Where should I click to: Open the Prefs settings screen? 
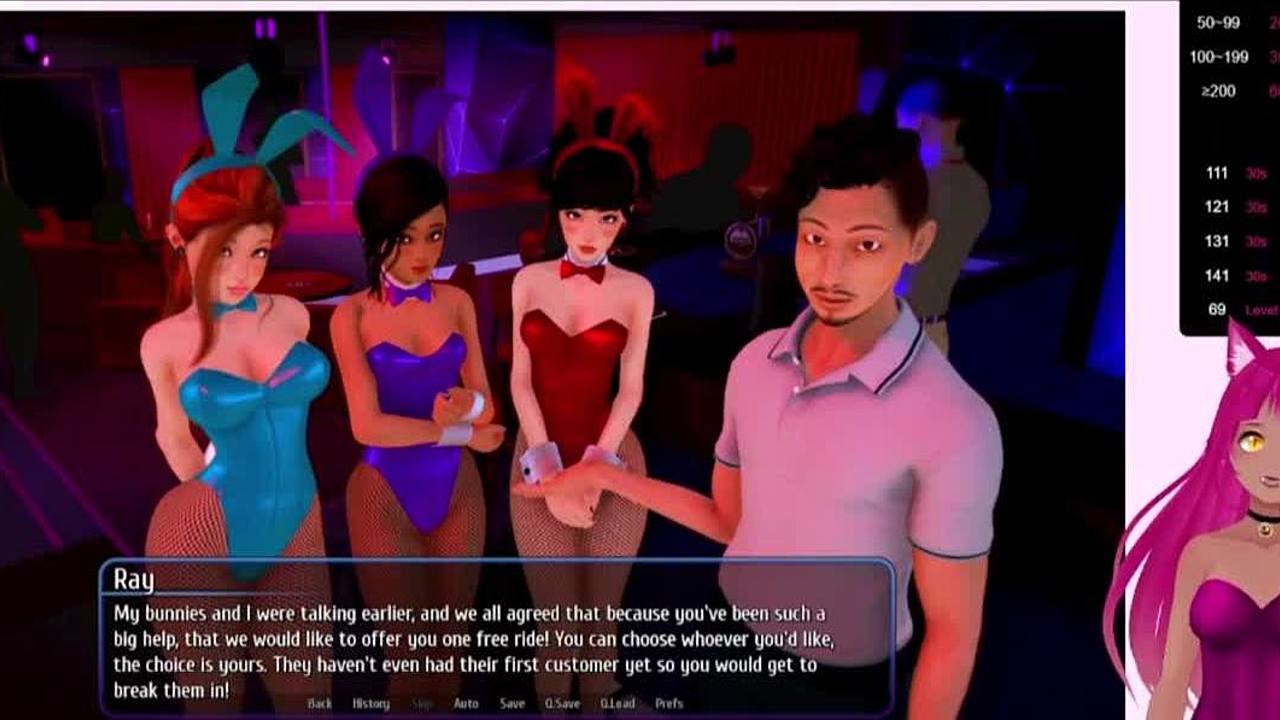point(669,704)
